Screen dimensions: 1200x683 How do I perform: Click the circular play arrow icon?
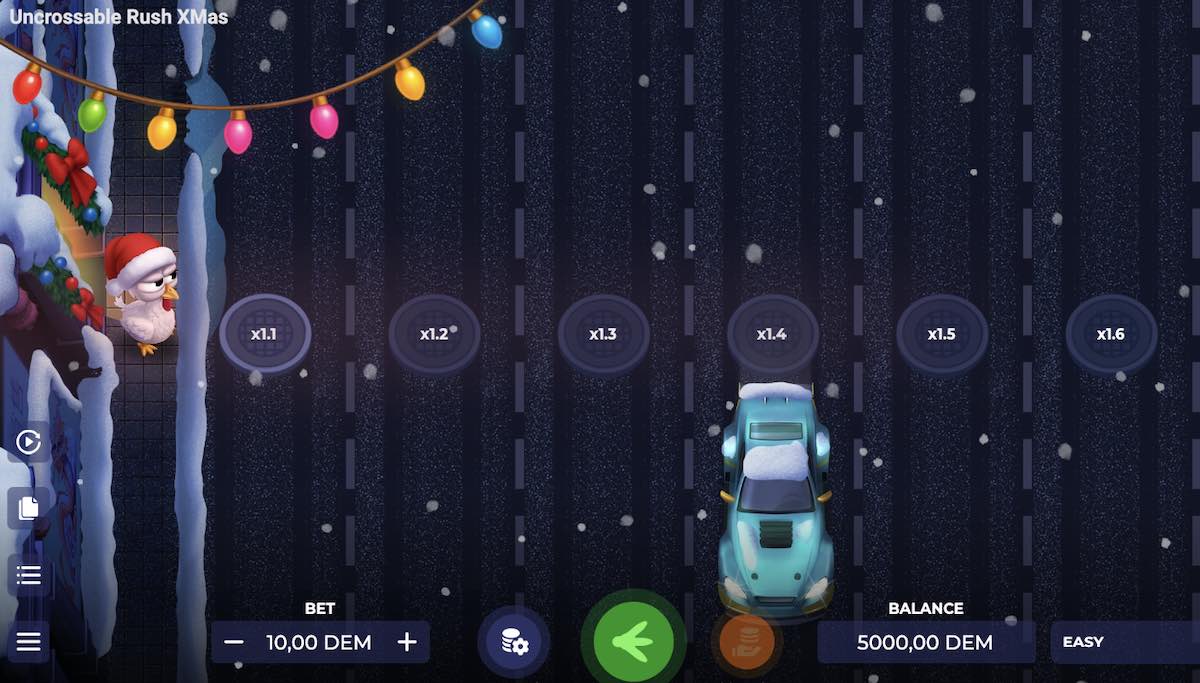28,442
